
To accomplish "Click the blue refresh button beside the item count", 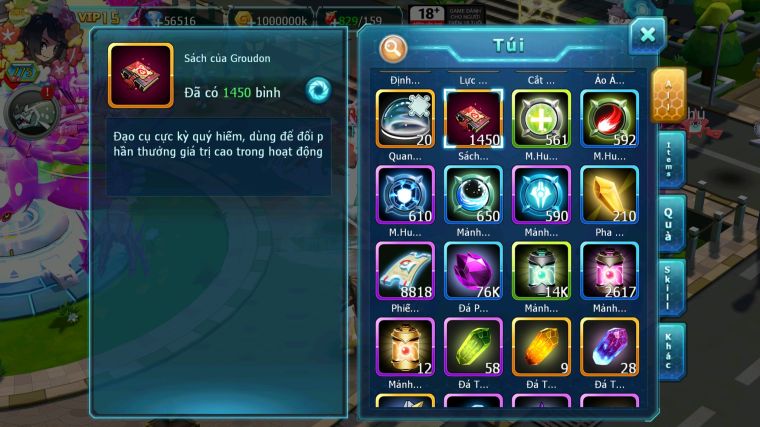I will pos(318,90).
